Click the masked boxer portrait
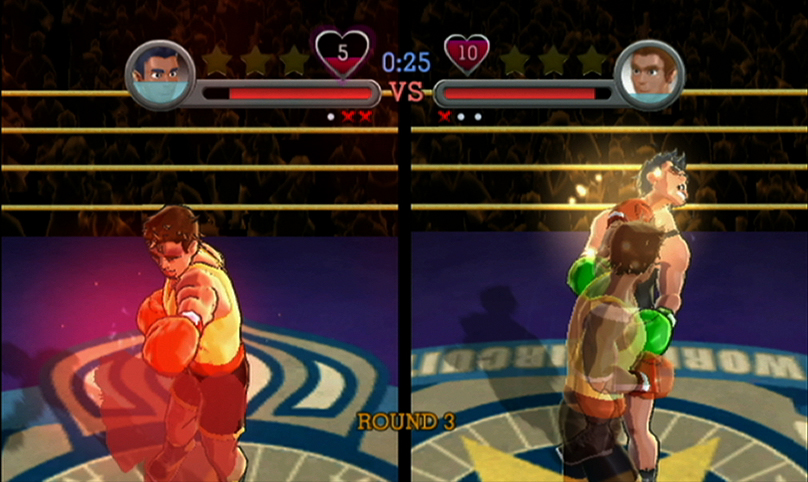Screen dimensions: 808x482 (x=160, y=75)
